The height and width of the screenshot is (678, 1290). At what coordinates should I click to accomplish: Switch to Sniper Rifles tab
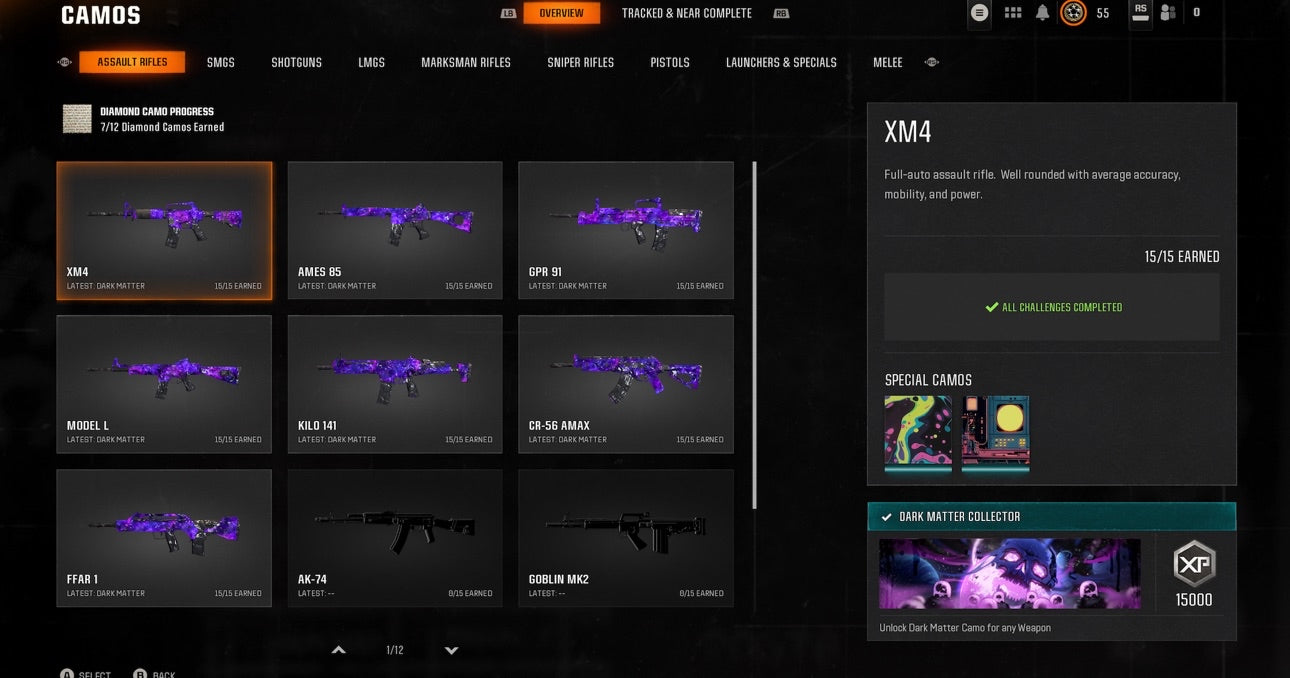[x=580, y=62]
